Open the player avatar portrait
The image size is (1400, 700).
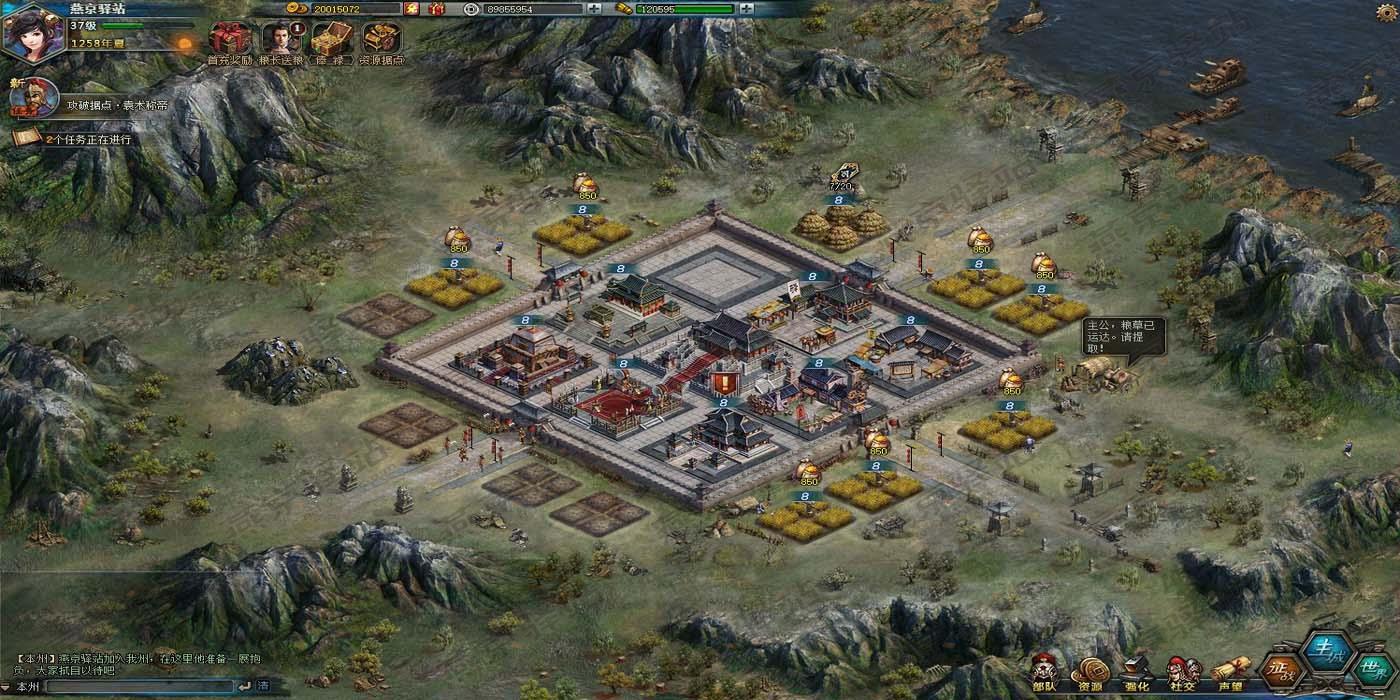click(x=33, y=32)
